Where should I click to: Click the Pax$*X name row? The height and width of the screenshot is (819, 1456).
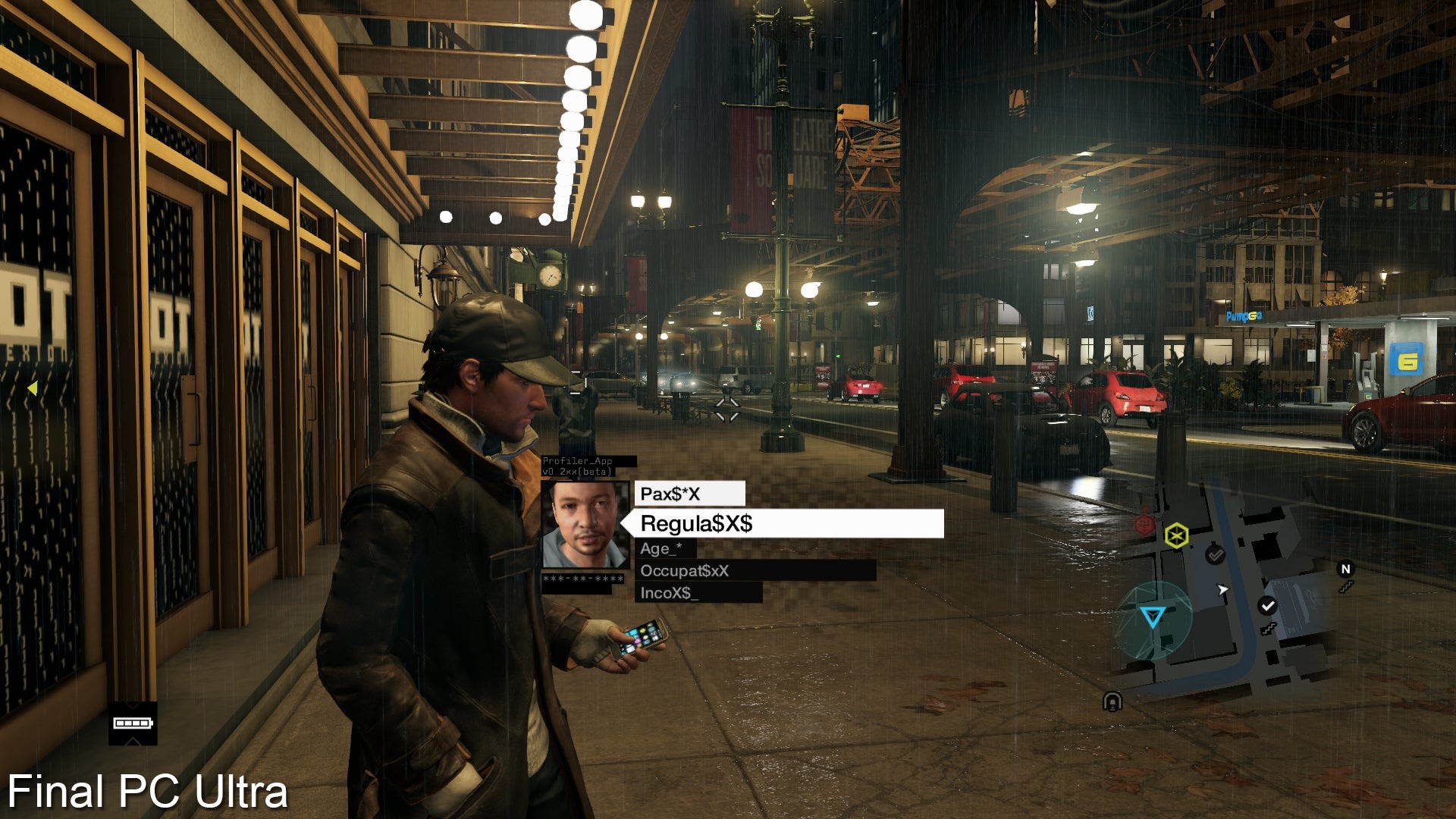coord(689,494)
